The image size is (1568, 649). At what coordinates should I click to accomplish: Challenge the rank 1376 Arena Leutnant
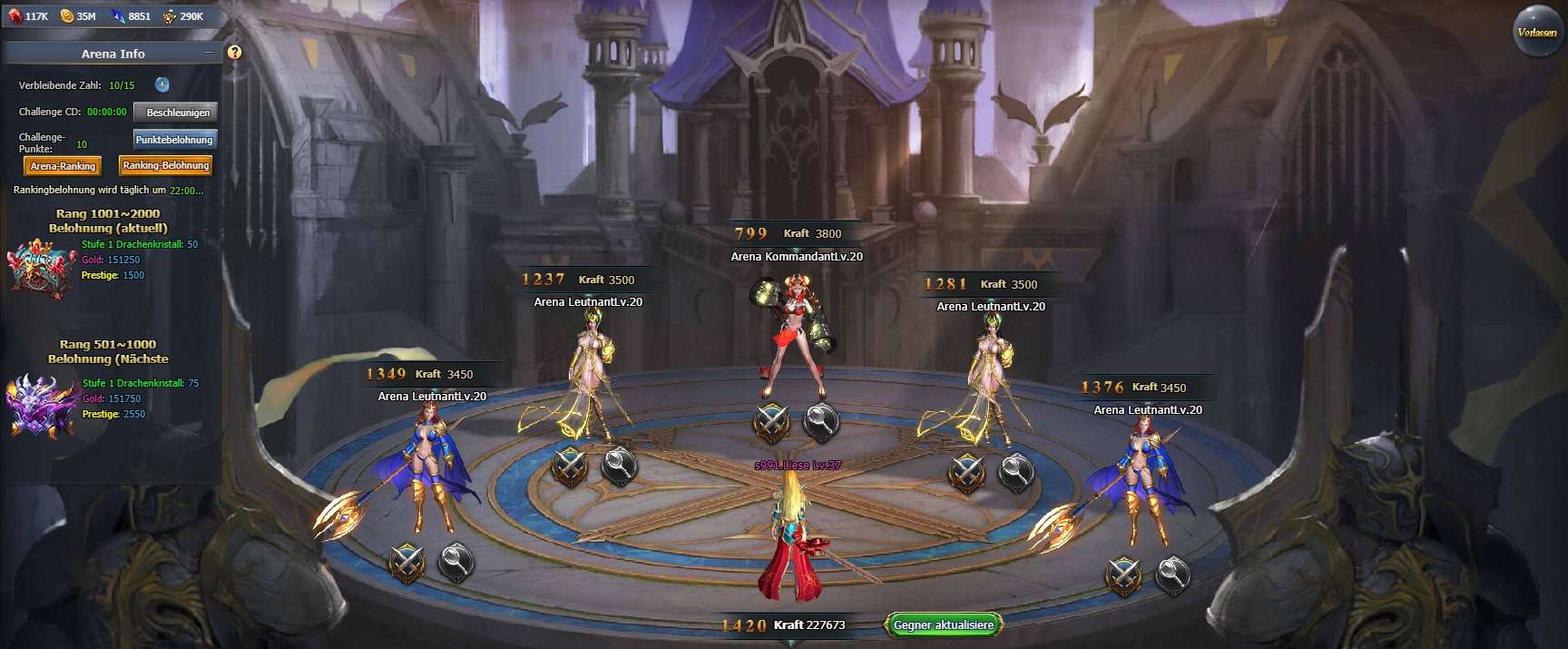1122,575
